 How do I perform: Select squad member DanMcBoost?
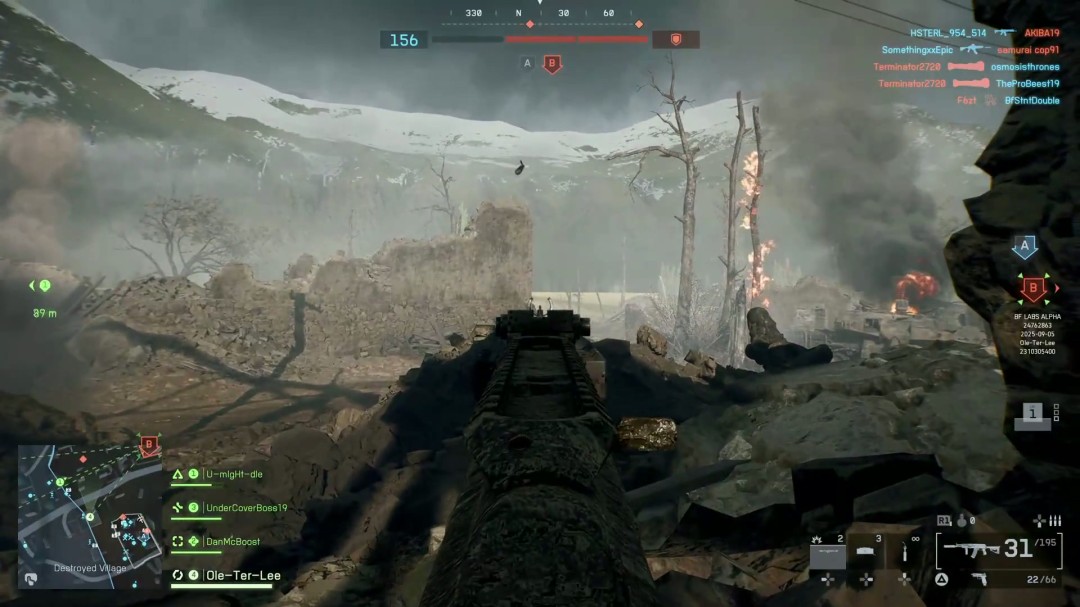pyautogui.click(x=232, y=541)
